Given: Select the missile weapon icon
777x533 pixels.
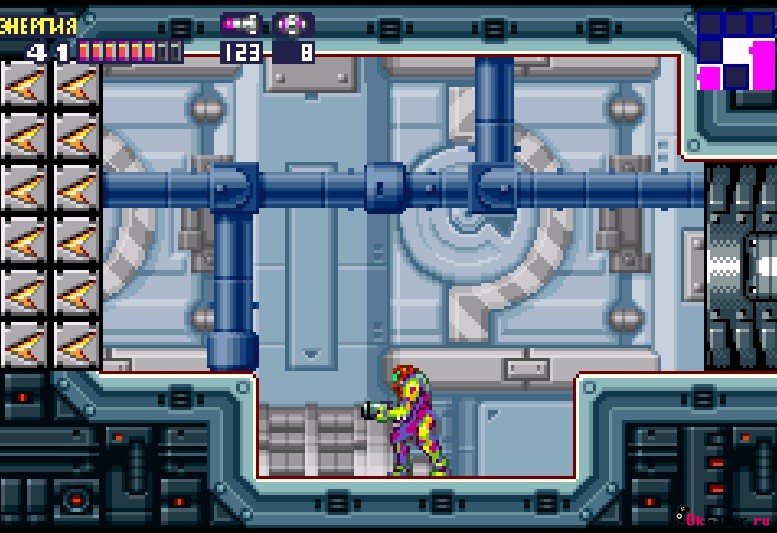Looking at the screenshot, I should (241, 23).
